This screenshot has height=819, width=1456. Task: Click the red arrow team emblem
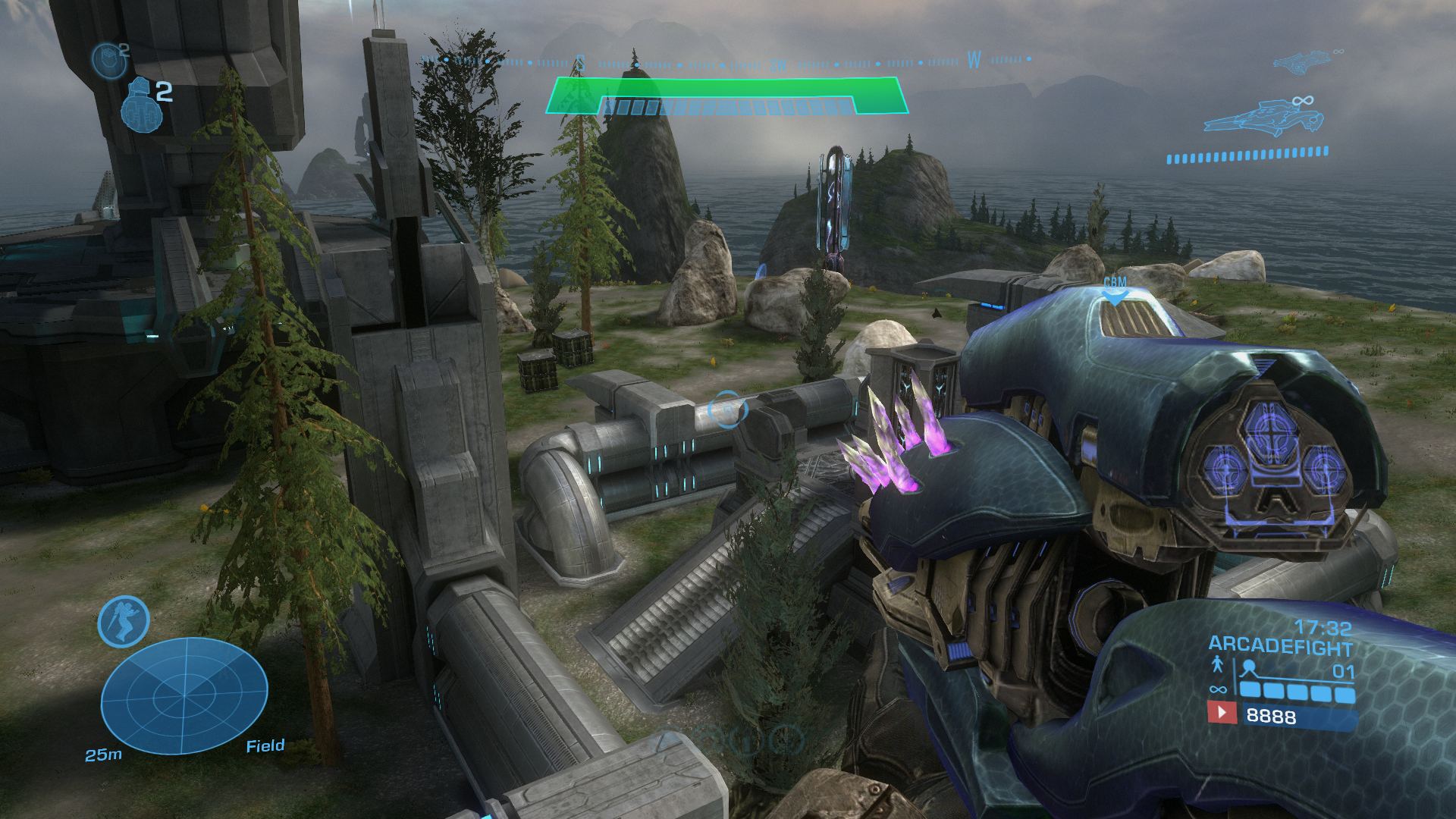coord(1221,713)
